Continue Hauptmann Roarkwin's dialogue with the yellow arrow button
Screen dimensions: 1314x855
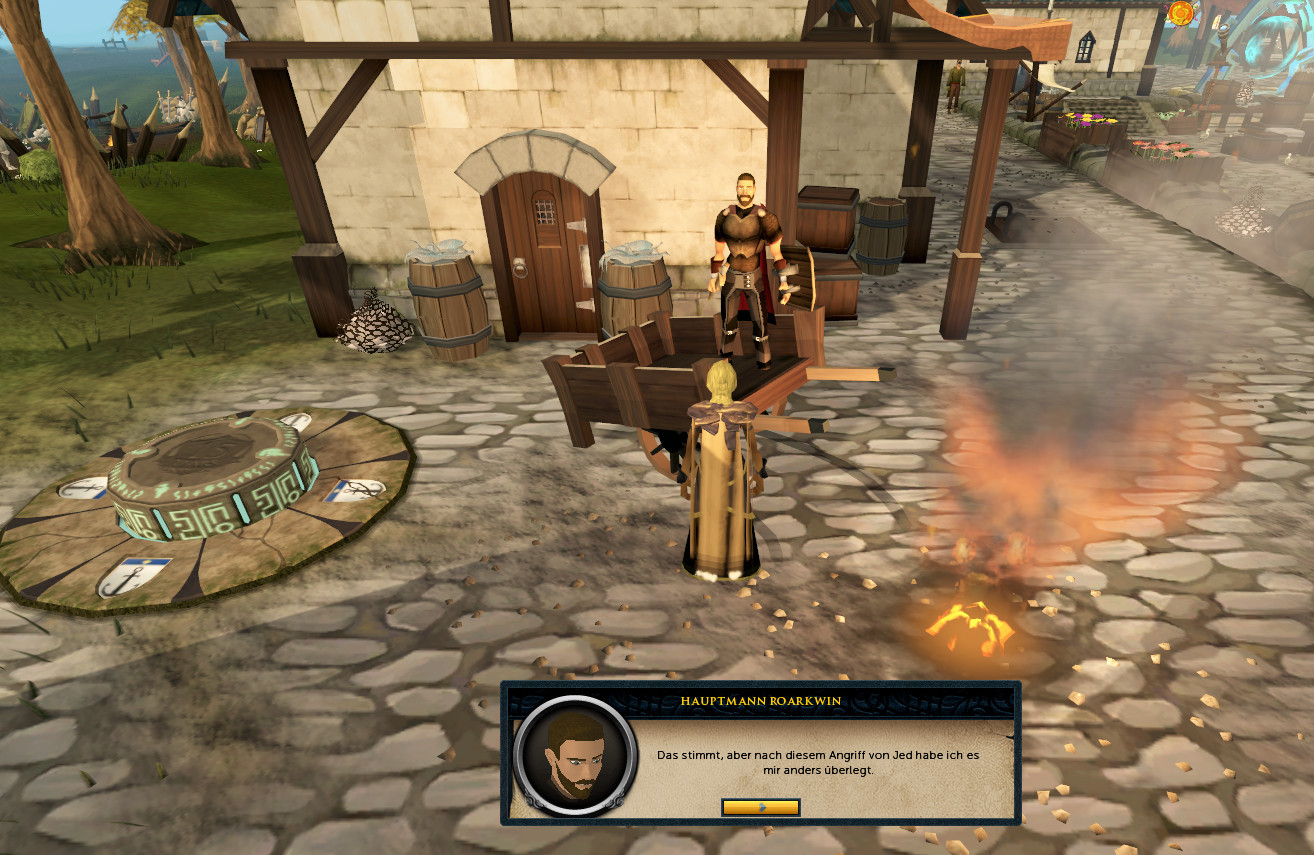(x=760, y=807)
